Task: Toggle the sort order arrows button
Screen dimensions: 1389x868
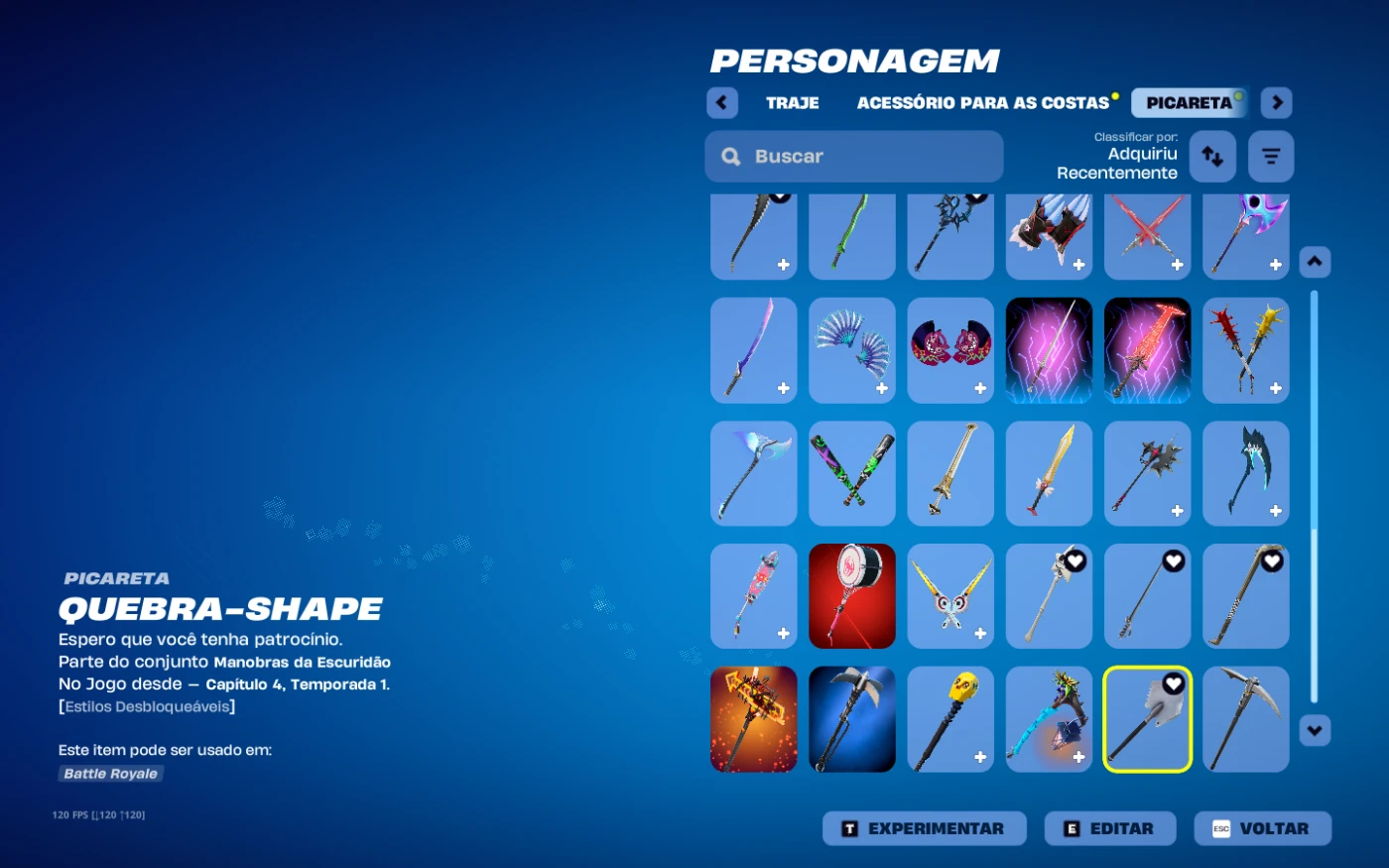Action: pos(1212,157)
